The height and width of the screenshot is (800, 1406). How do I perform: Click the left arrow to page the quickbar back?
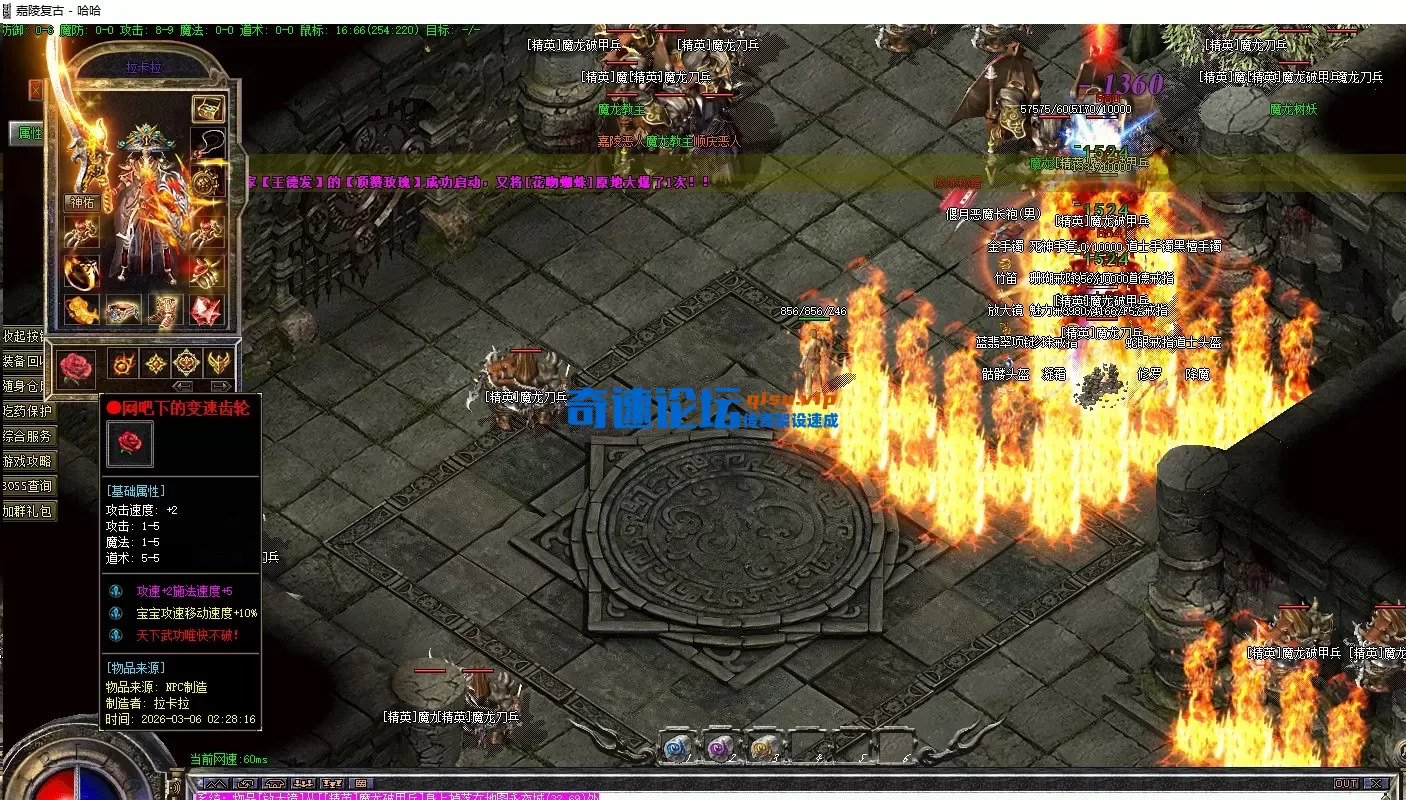183,387
